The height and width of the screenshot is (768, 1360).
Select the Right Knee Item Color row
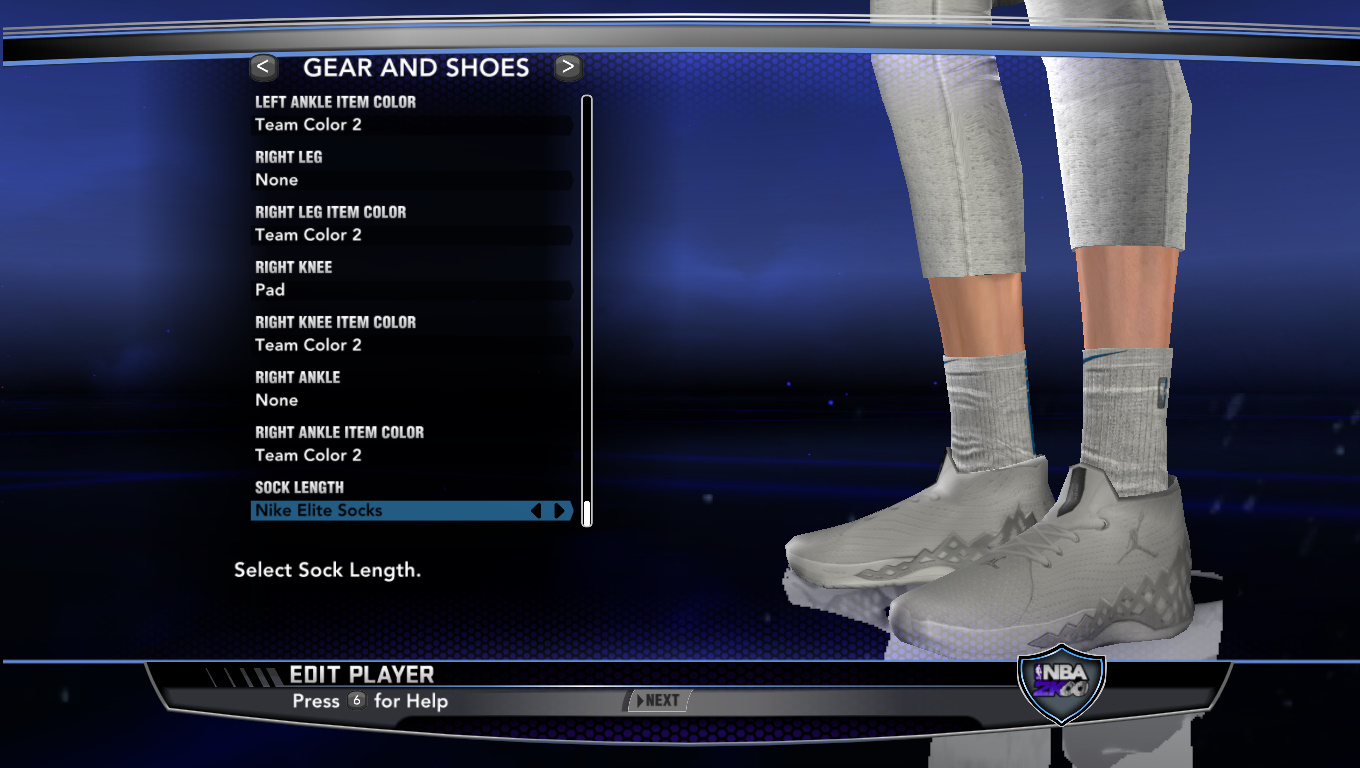[411, 345]
